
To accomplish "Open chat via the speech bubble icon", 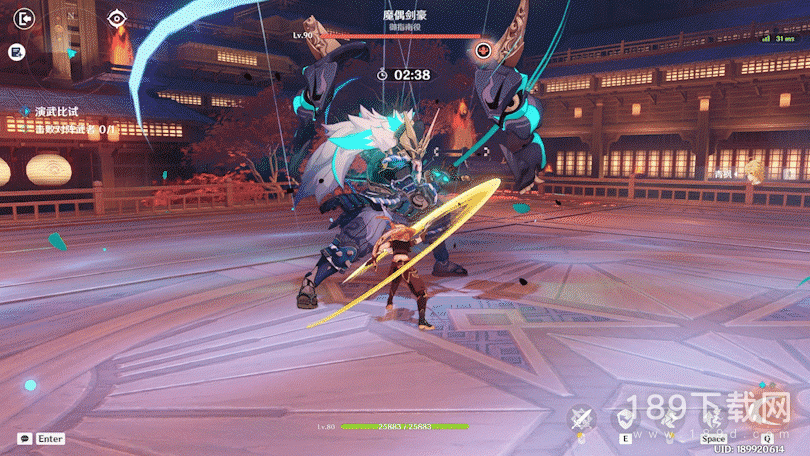I will coord(23,438).
